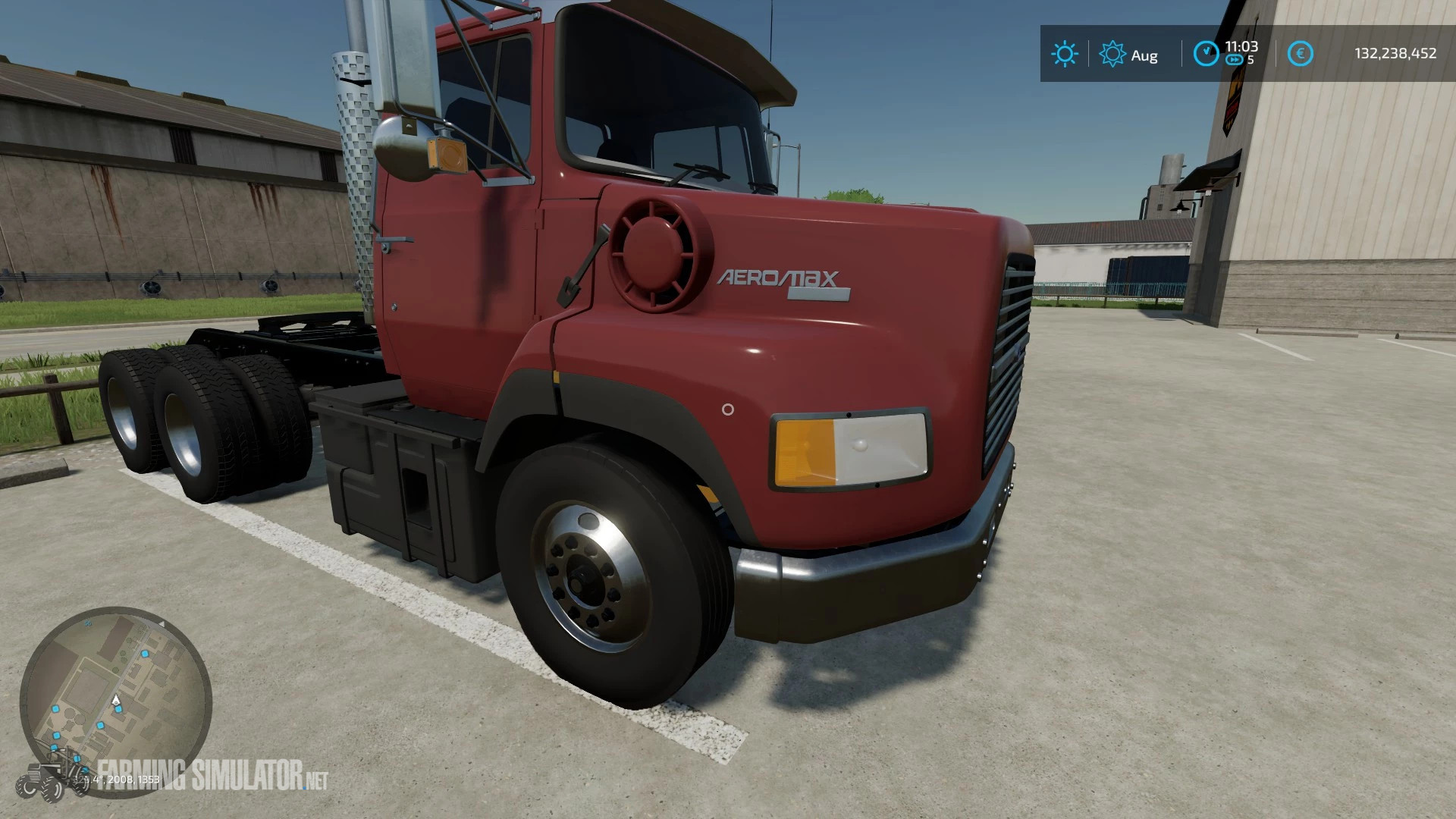
Task: Click the north indicator triangle on minimap edge
Action: (x=163, y=623)
